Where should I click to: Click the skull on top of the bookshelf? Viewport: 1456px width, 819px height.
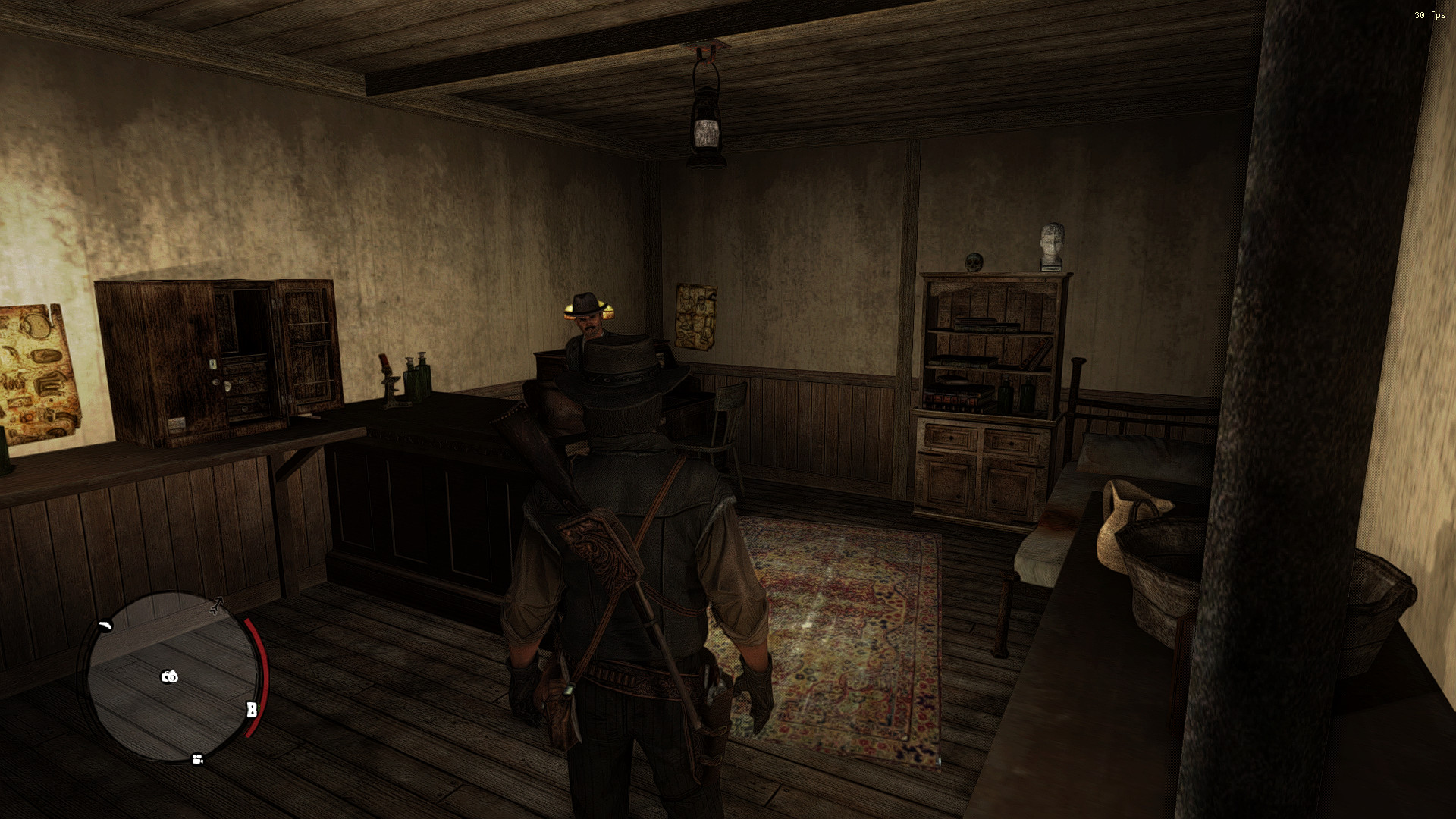(x=973, y=262)
